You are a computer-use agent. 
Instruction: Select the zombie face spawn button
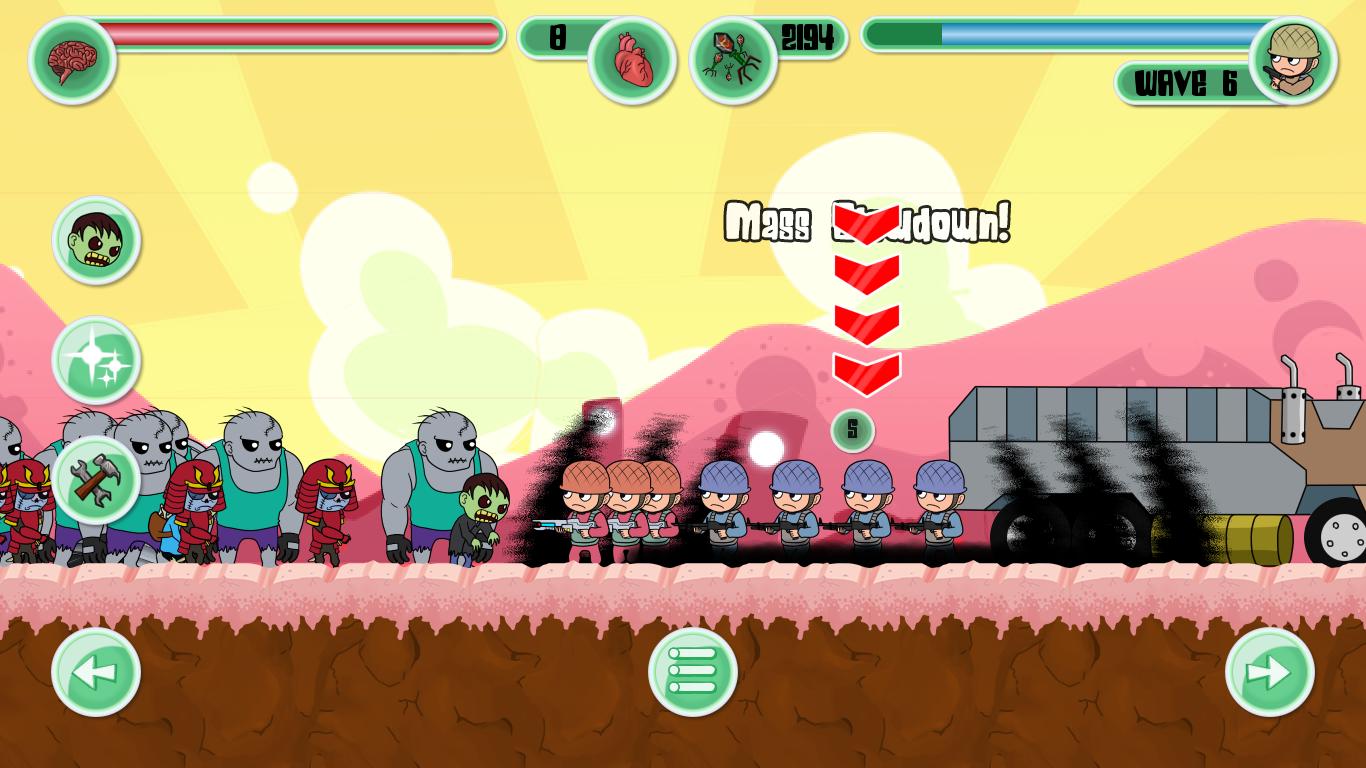click(96, 241)
